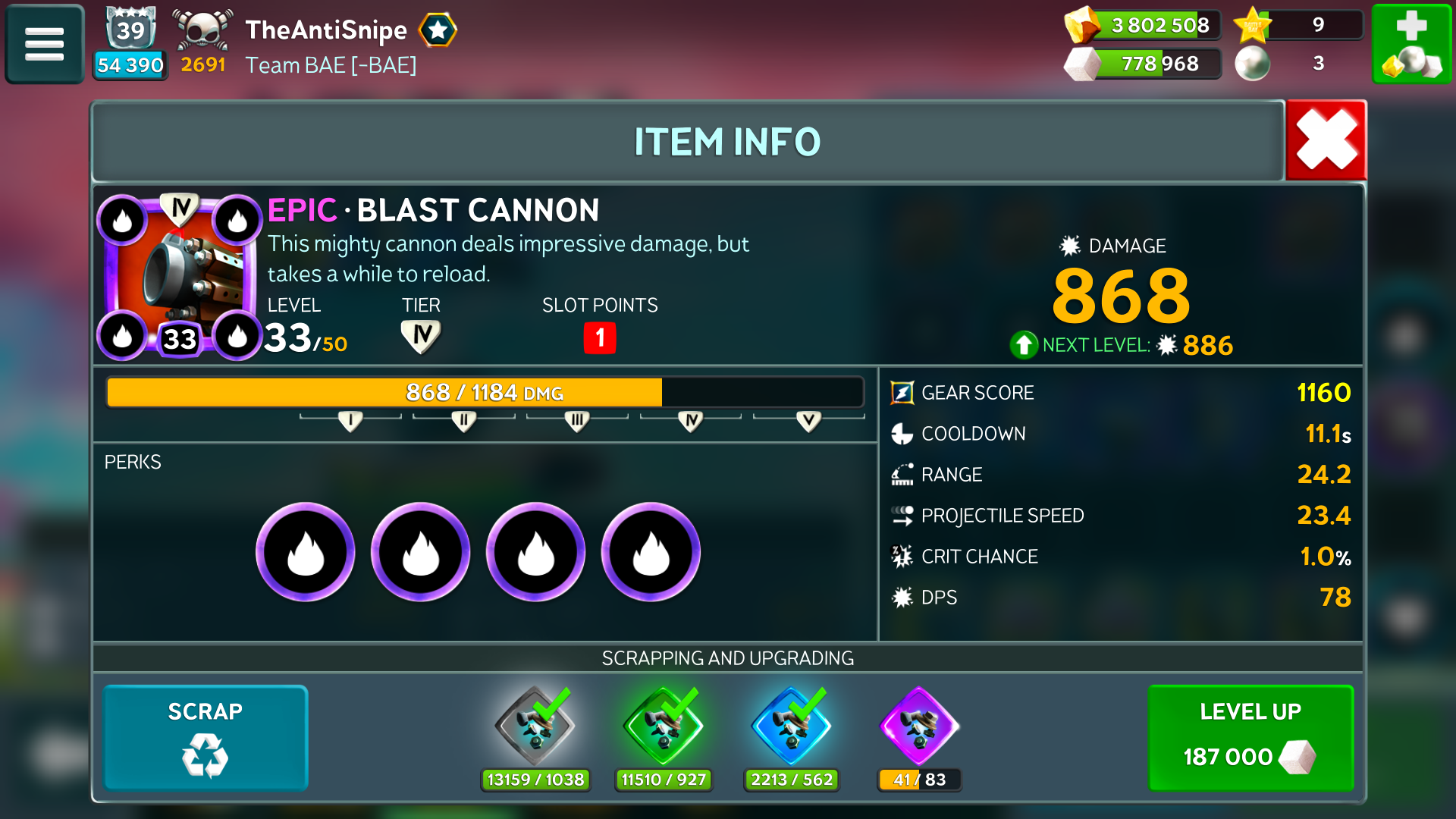Open TheAntiSnipe player profile

326,30
